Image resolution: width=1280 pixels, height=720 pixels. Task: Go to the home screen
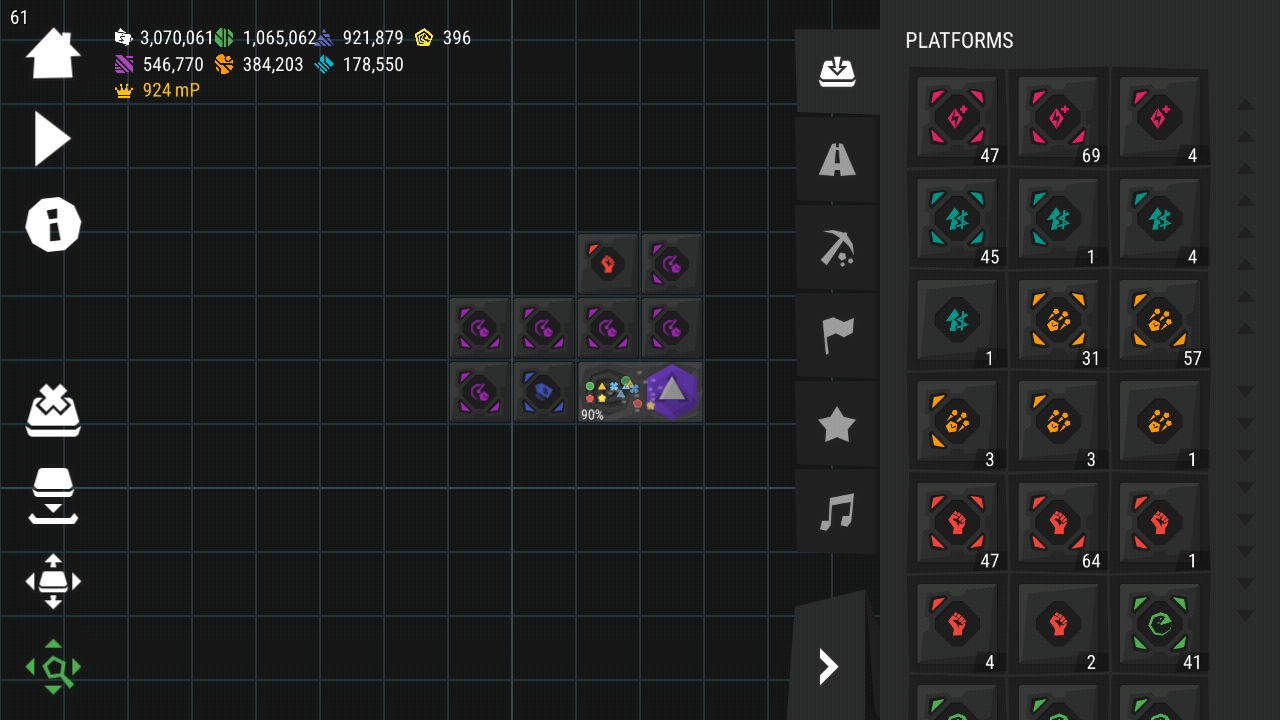point(52,54)
